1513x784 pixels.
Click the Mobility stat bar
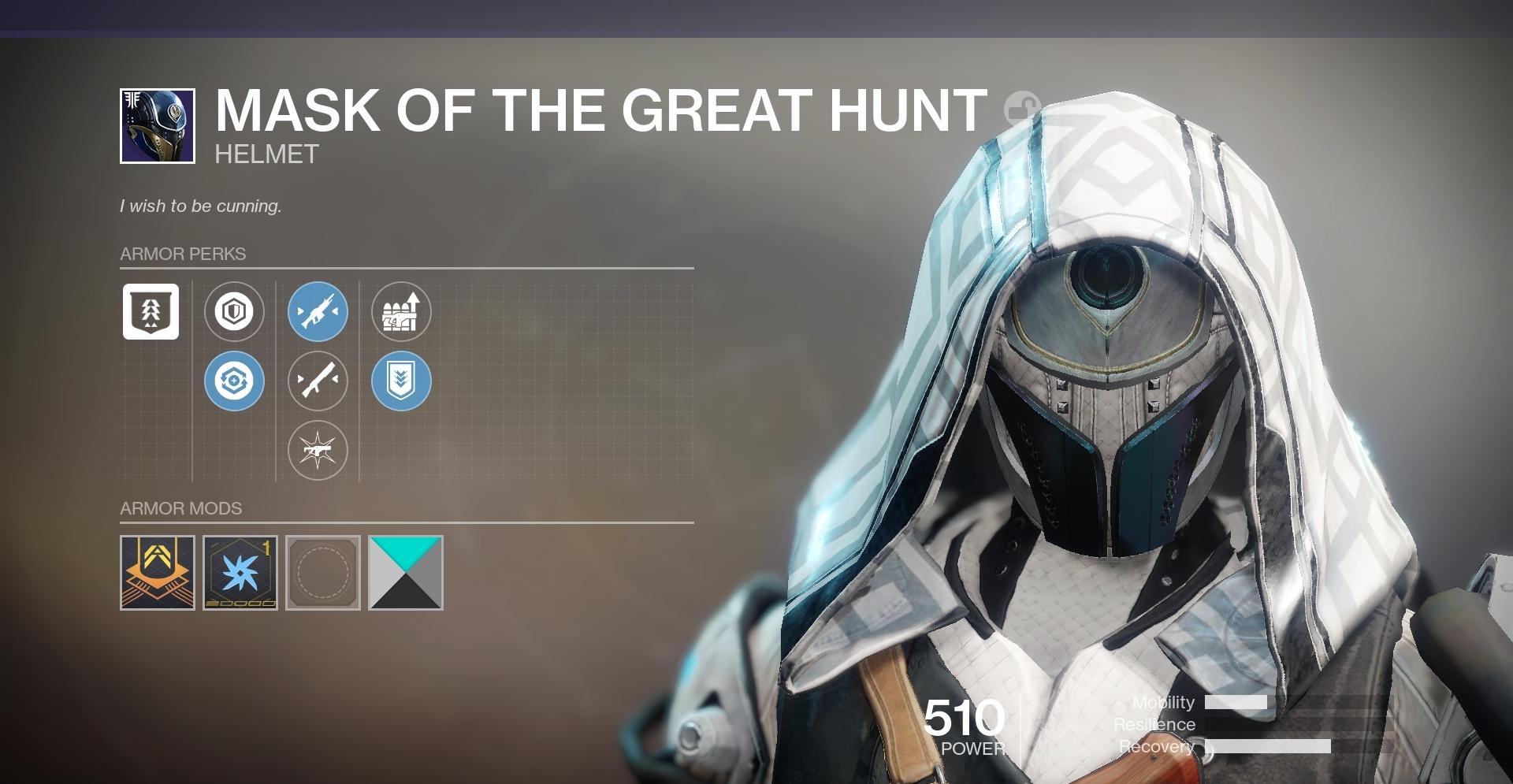click(x=1237, y=703)
